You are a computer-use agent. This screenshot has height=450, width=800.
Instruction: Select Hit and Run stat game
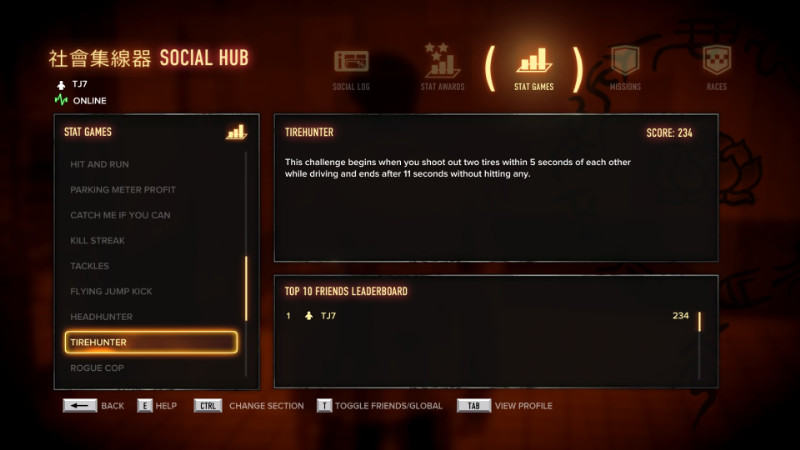(x=100, y=164)
